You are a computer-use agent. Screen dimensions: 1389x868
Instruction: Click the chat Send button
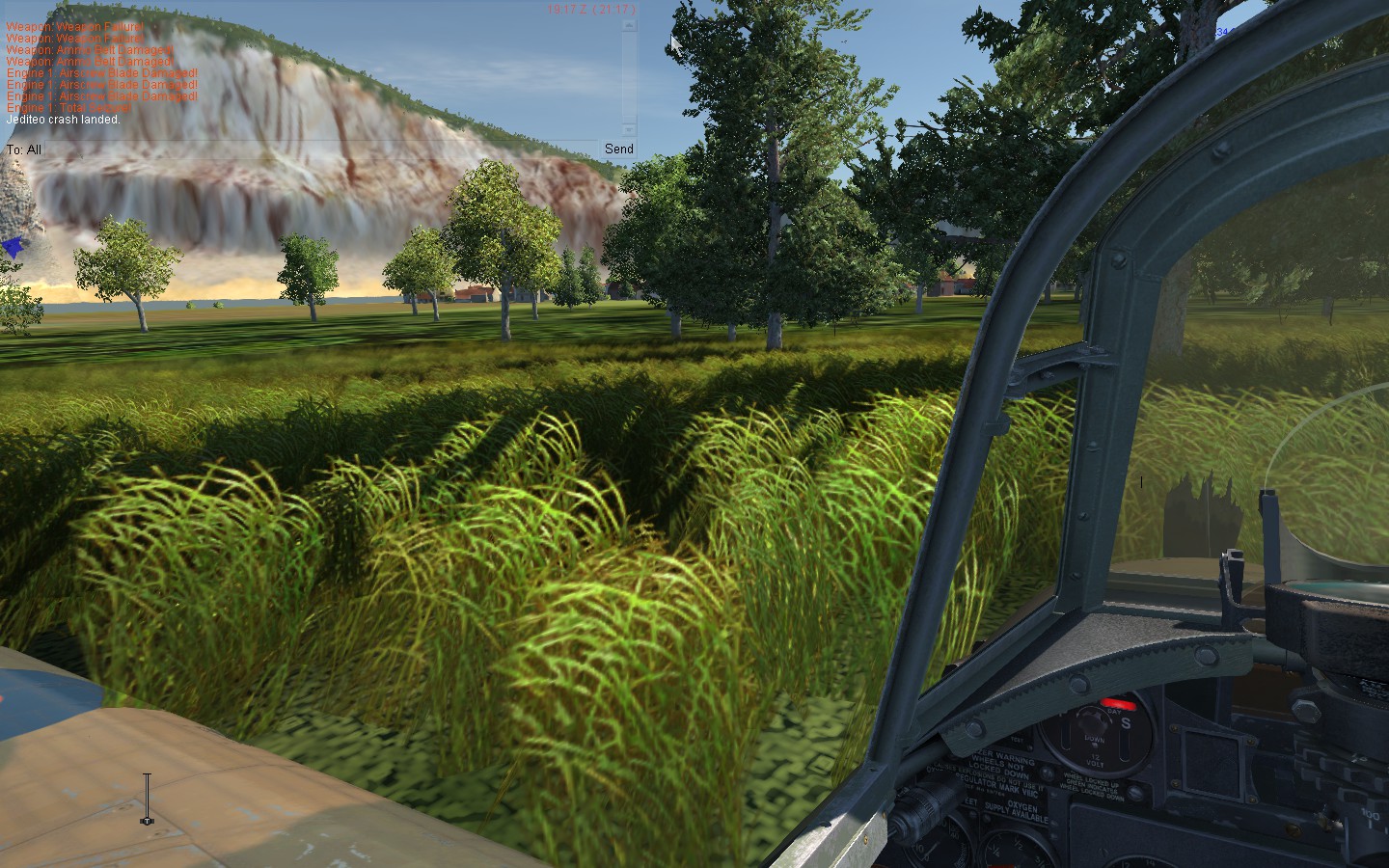pyautogui.click(x=618, y=149)
